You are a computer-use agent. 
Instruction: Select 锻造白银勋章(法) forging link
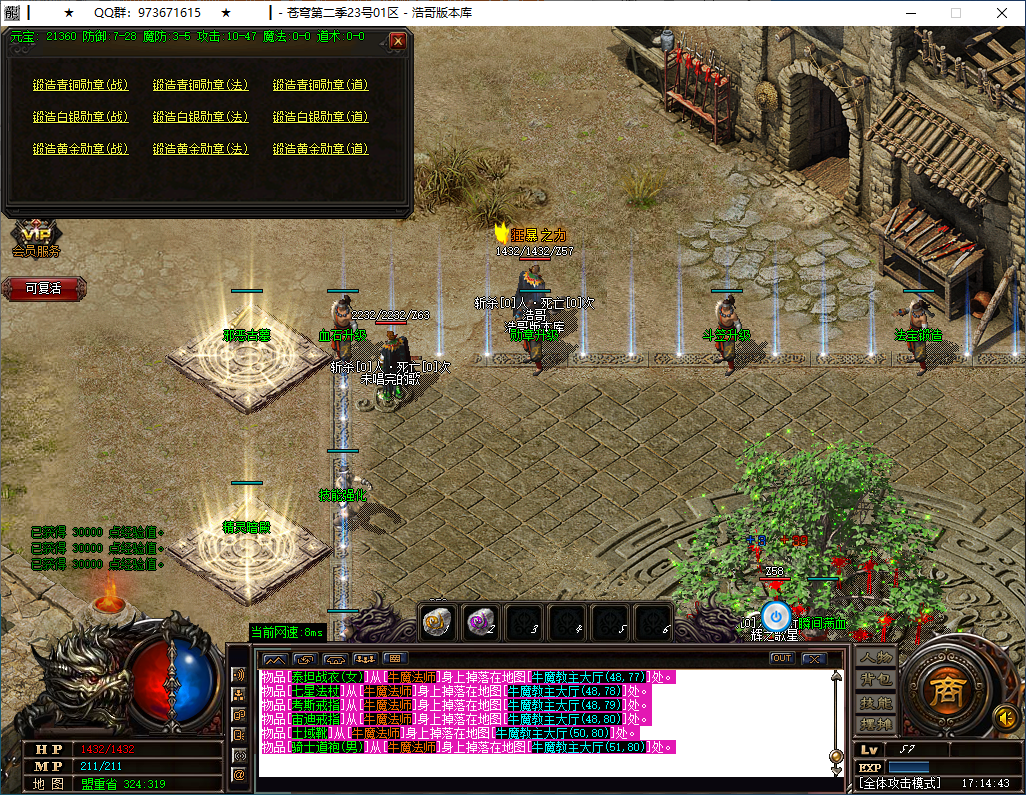tap(200, 117)
